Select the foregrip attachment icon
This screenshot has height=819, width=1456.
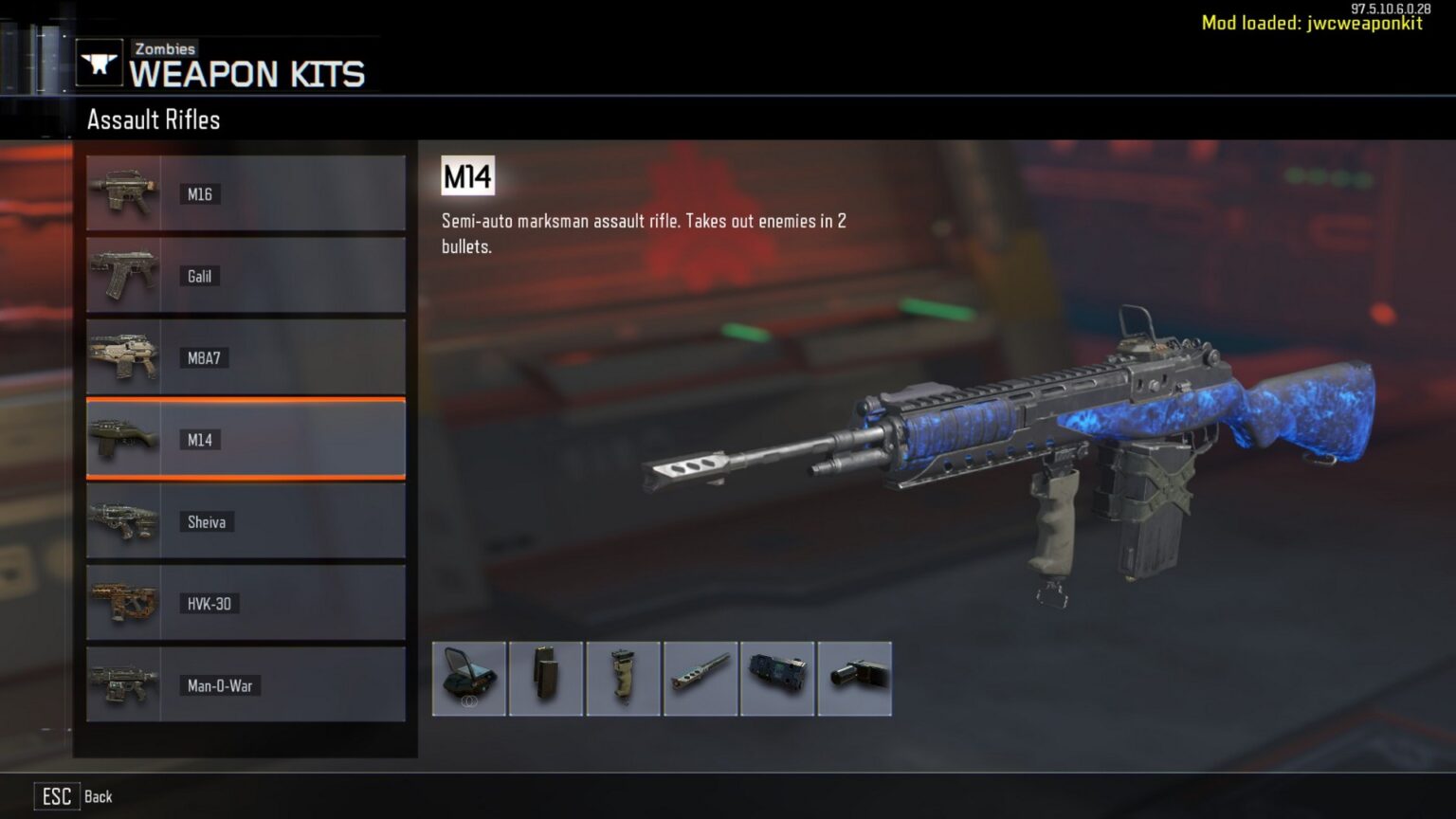[x=624, y=678]
